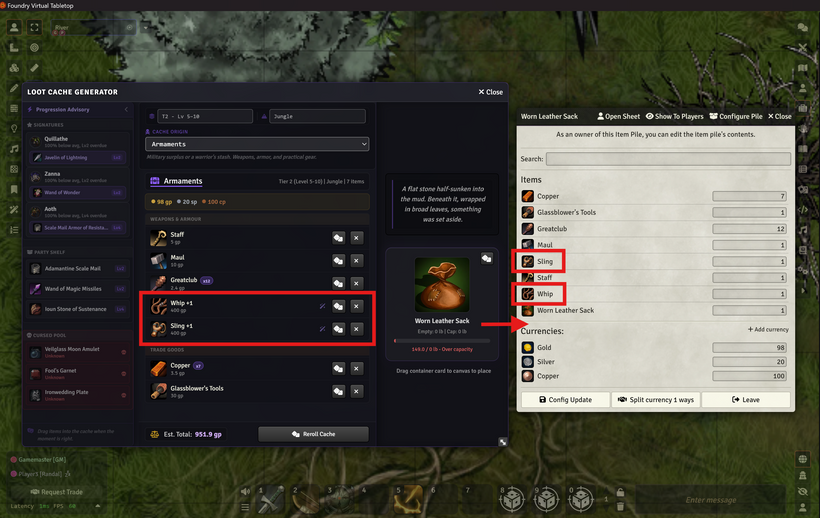Image resolution: width=820 pixels, height=518 pixels.
Task: Remove the Whip +1 from the cache
Action: [x=357, y=305]
